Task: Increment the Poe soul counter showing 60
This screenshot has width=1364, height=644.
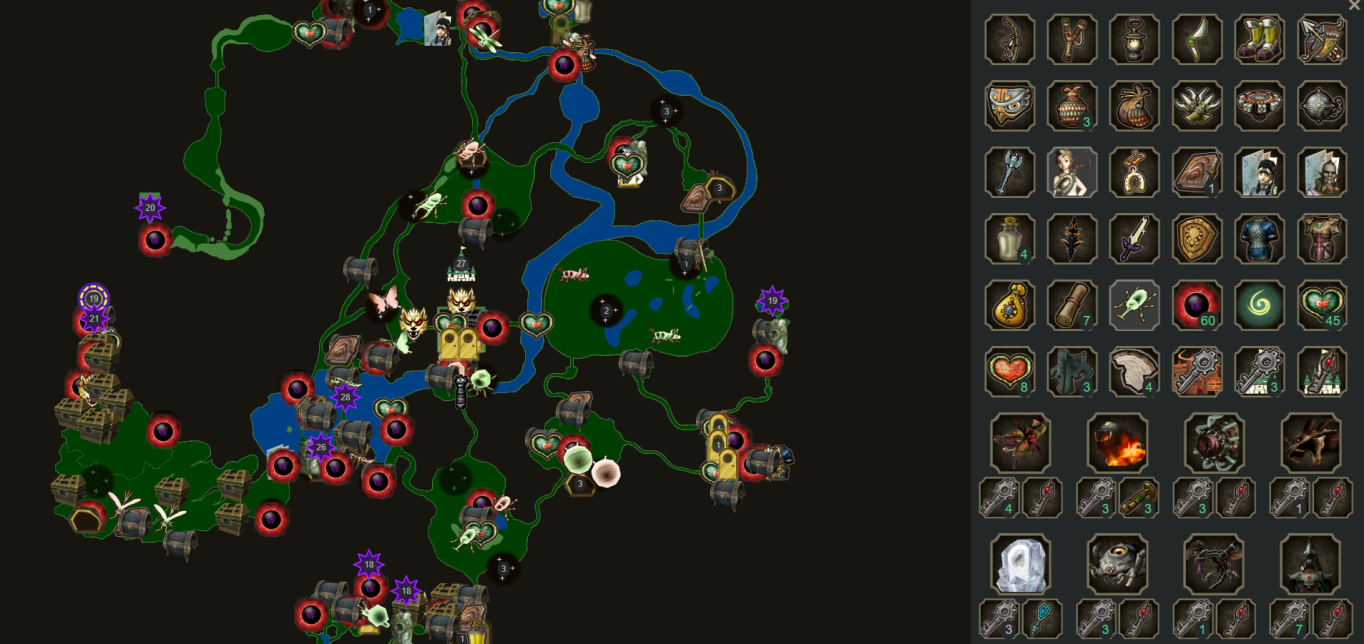Action: (1197, 305)
